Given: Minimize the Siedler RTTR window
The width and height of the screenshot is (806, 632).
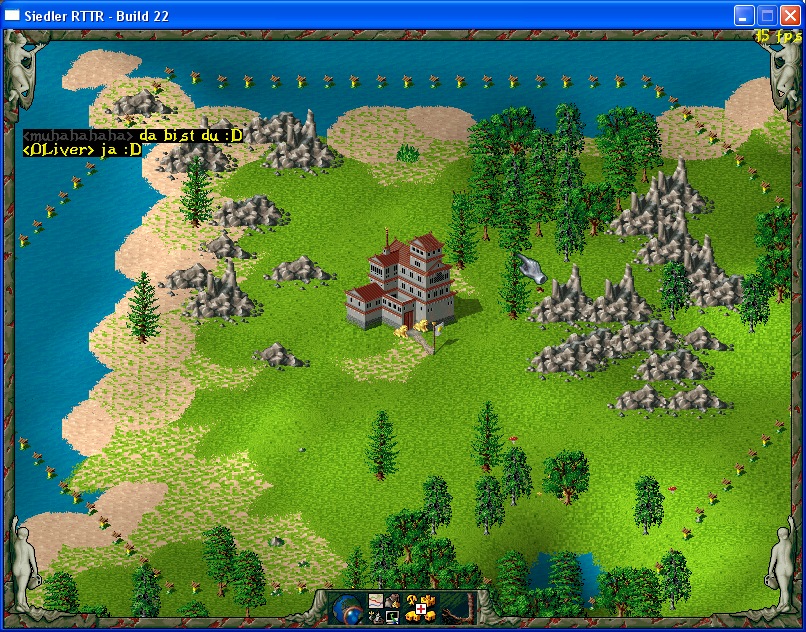Looking at the screenshot, I should (x=744, y=15).
